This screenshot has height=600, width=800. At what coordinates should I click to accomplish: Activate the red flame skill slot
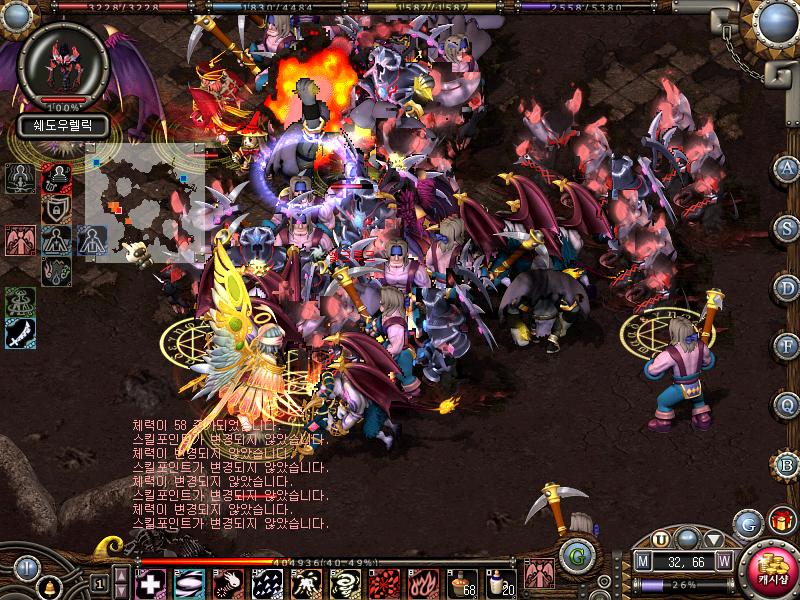[x=420, y=583]
